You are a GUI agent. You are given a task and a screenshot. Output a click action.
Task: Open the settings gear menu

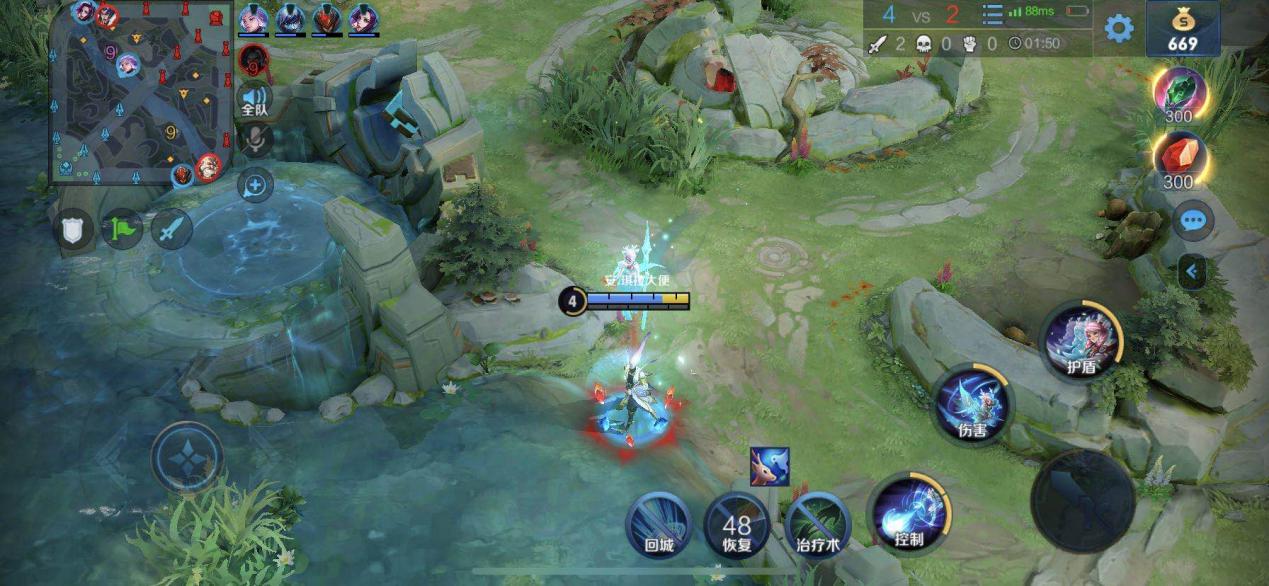(1118, 28)
